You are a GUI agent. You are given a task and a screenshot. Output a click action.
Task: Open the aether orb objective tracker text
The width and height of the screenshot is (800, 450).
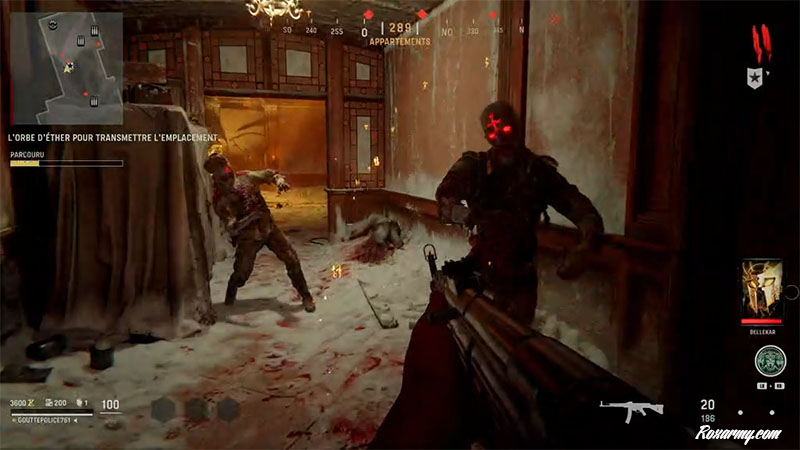(112, 137)
